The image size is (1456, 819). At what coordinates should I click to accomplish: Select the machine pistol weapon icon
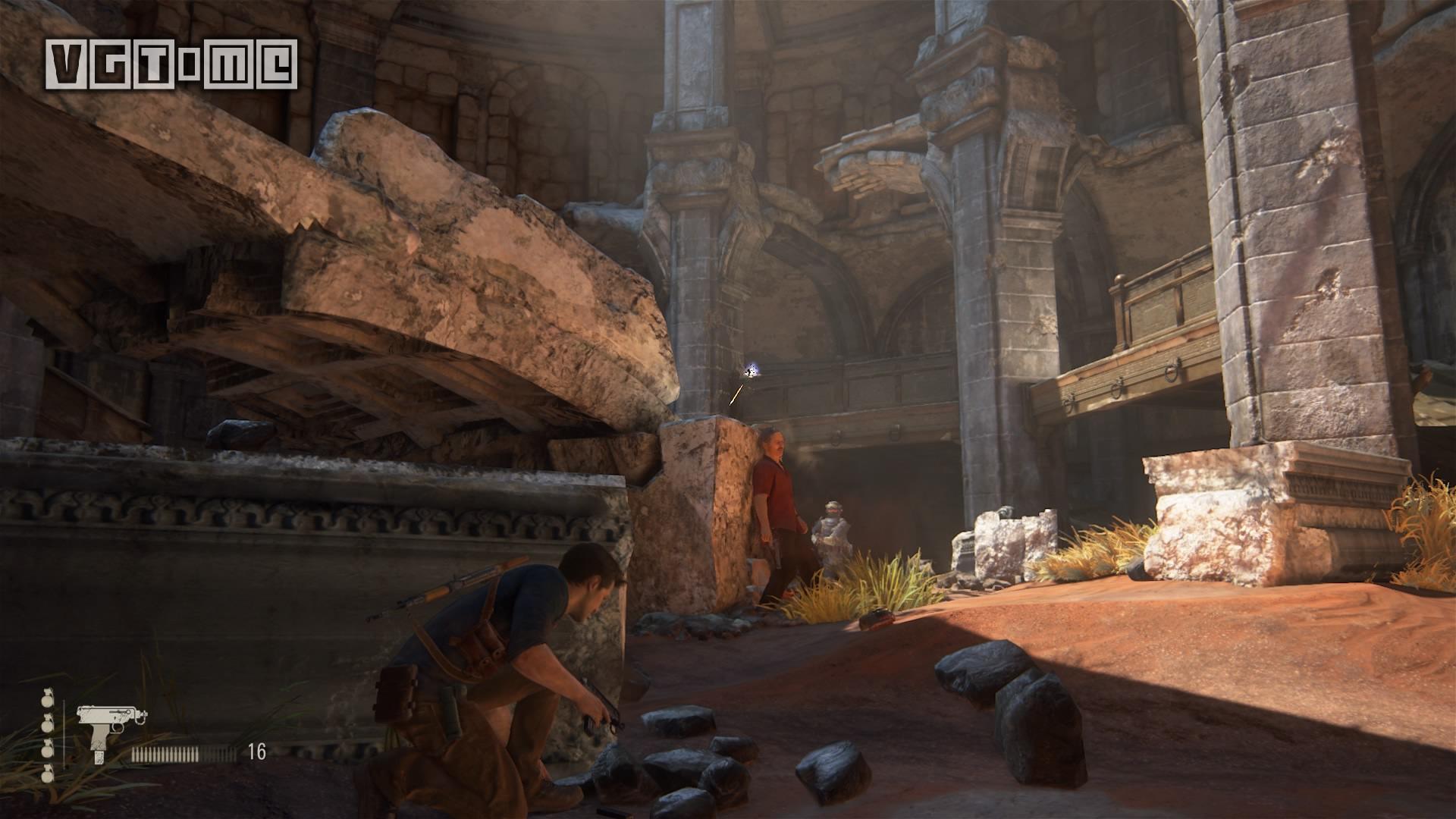tap(111, 730)
